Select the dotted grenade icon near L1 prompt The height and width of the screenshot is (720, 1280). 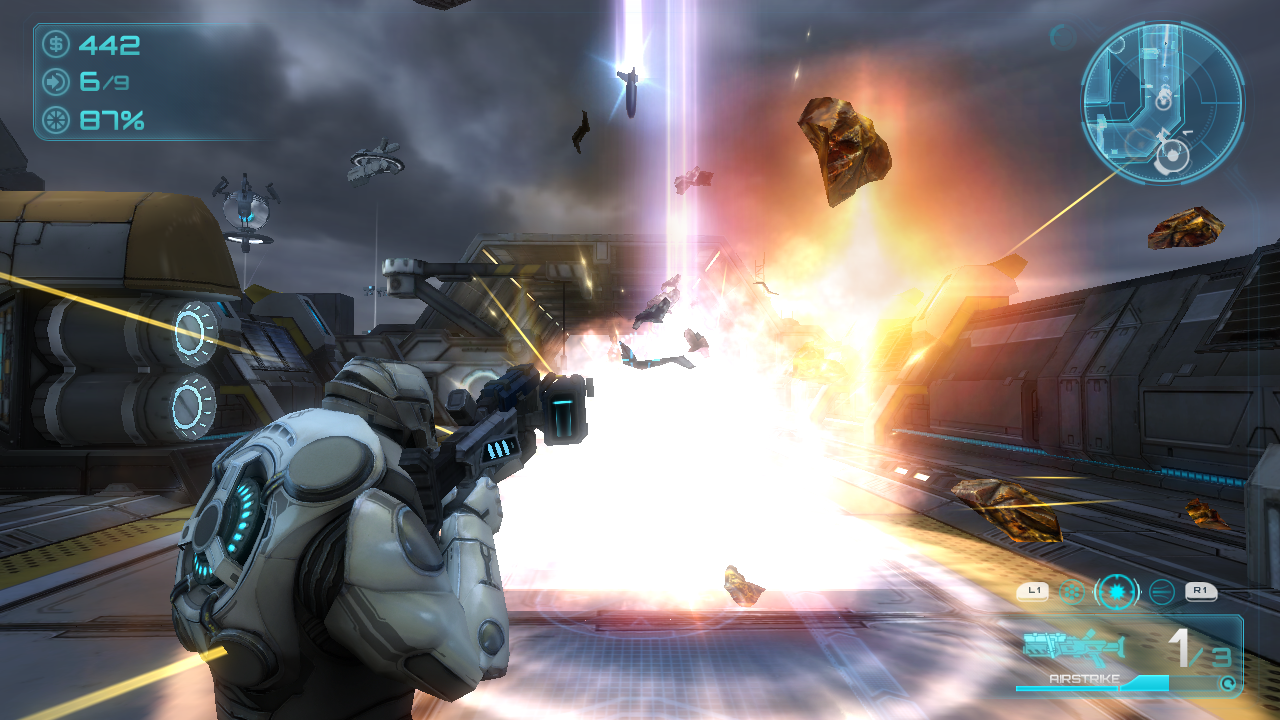1071,592
